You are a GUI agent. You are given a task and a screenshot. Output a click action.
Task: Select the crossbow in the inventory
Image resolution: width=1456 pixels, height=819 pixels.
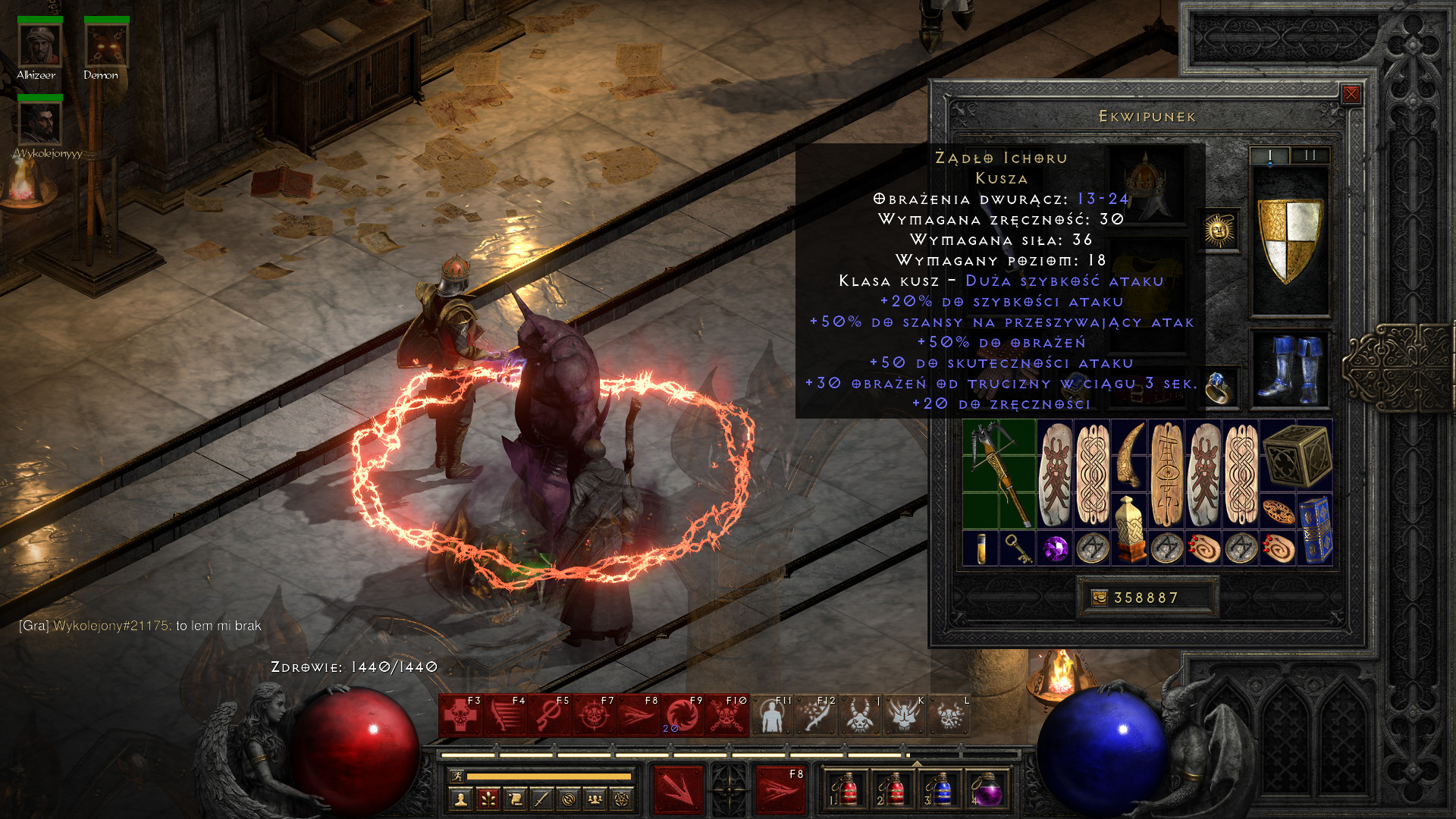tap(999, 474)
